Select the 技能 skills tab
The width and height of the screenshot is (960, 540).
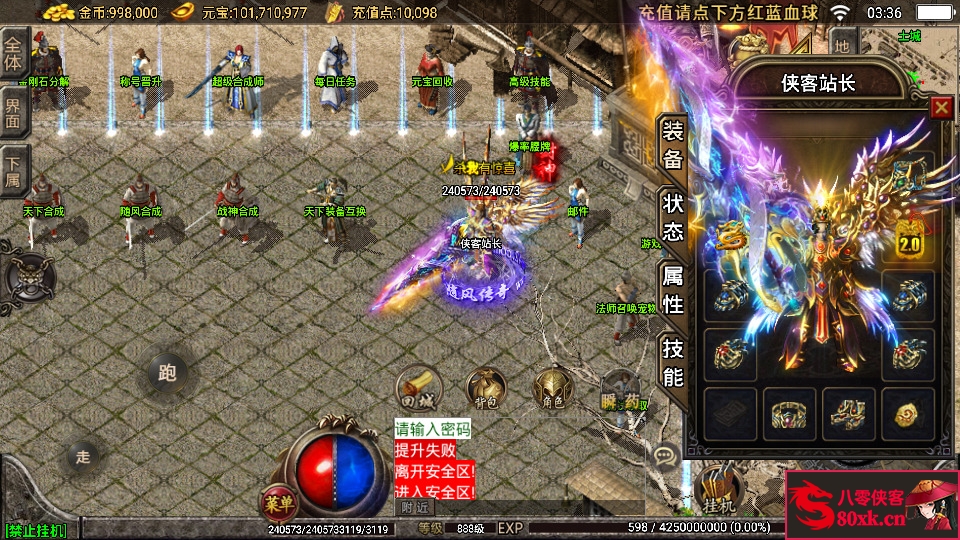(x=673, y=362)
